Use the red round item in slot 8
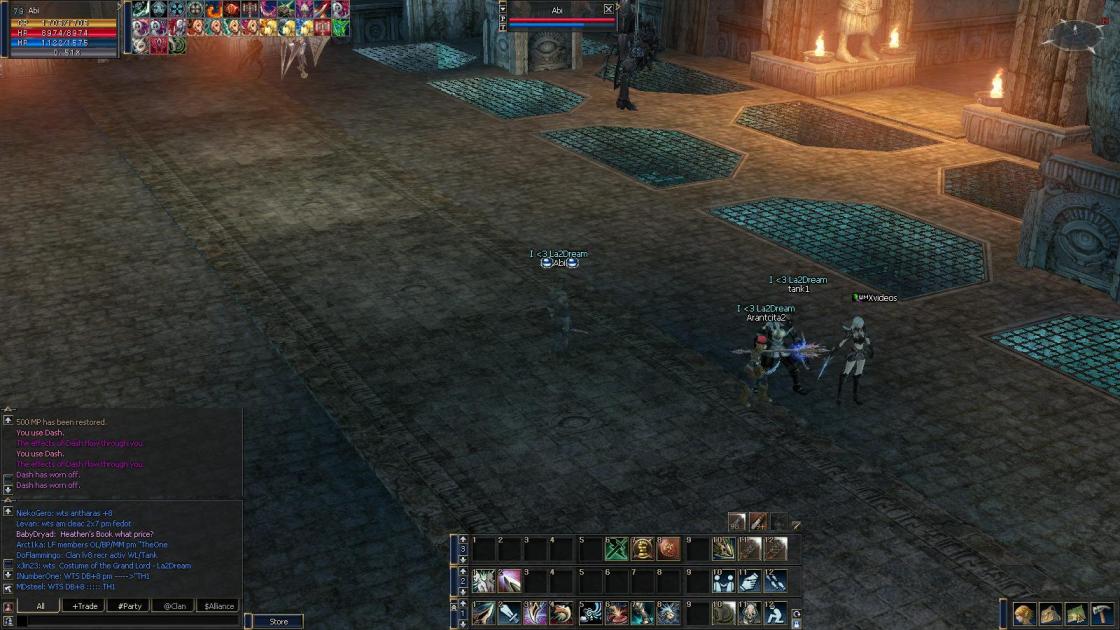The image size is (1120, 630). [x=669, y=549]
